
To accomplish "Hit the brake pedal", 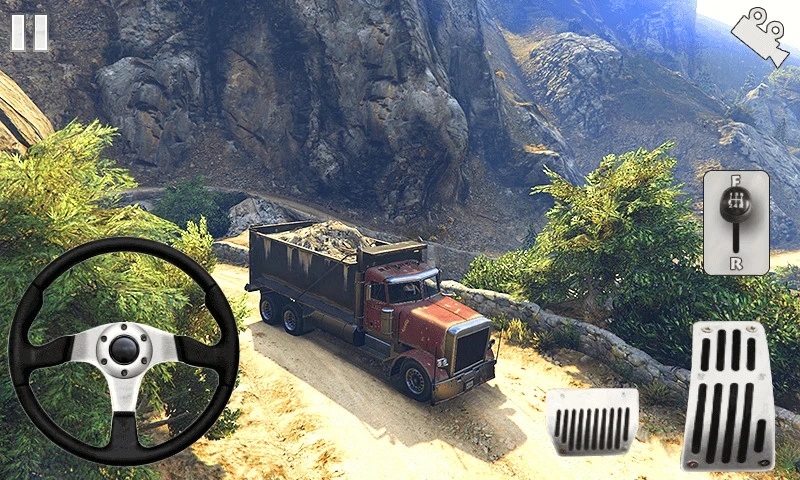I will coord(592,421).
